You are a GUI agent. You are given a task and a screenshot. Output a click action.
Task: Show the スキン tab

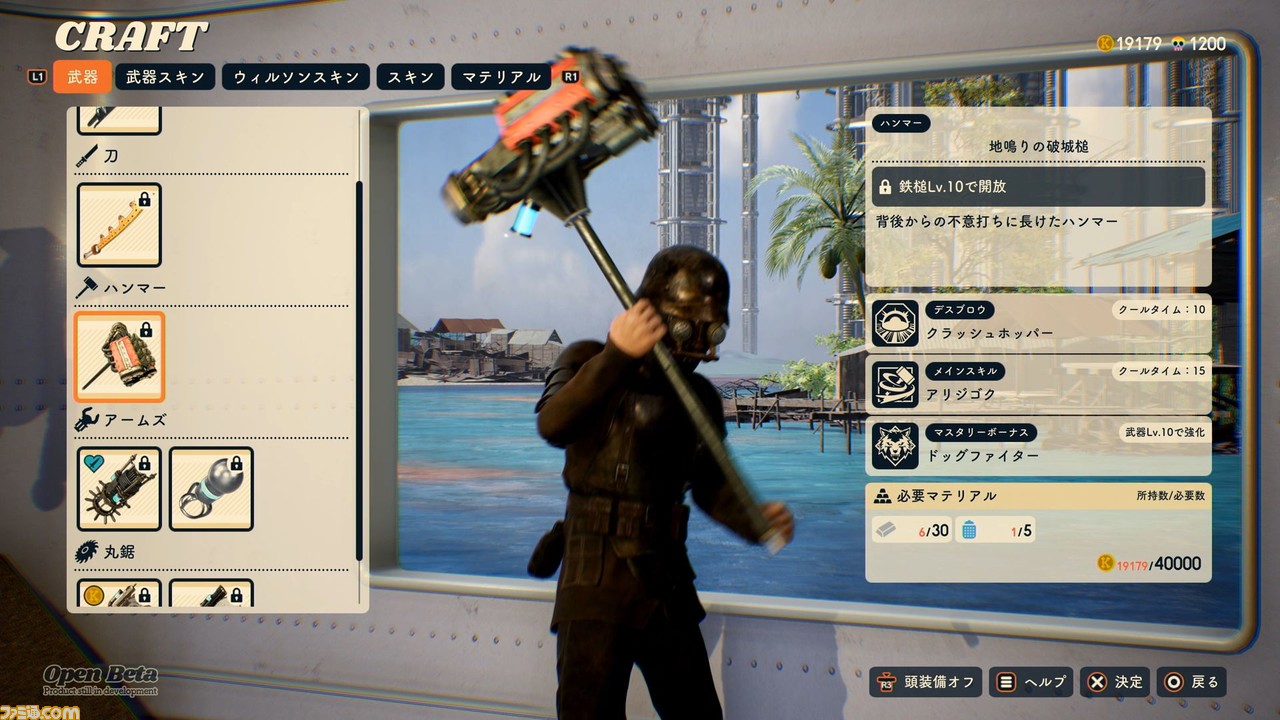(x=410, y=77)
